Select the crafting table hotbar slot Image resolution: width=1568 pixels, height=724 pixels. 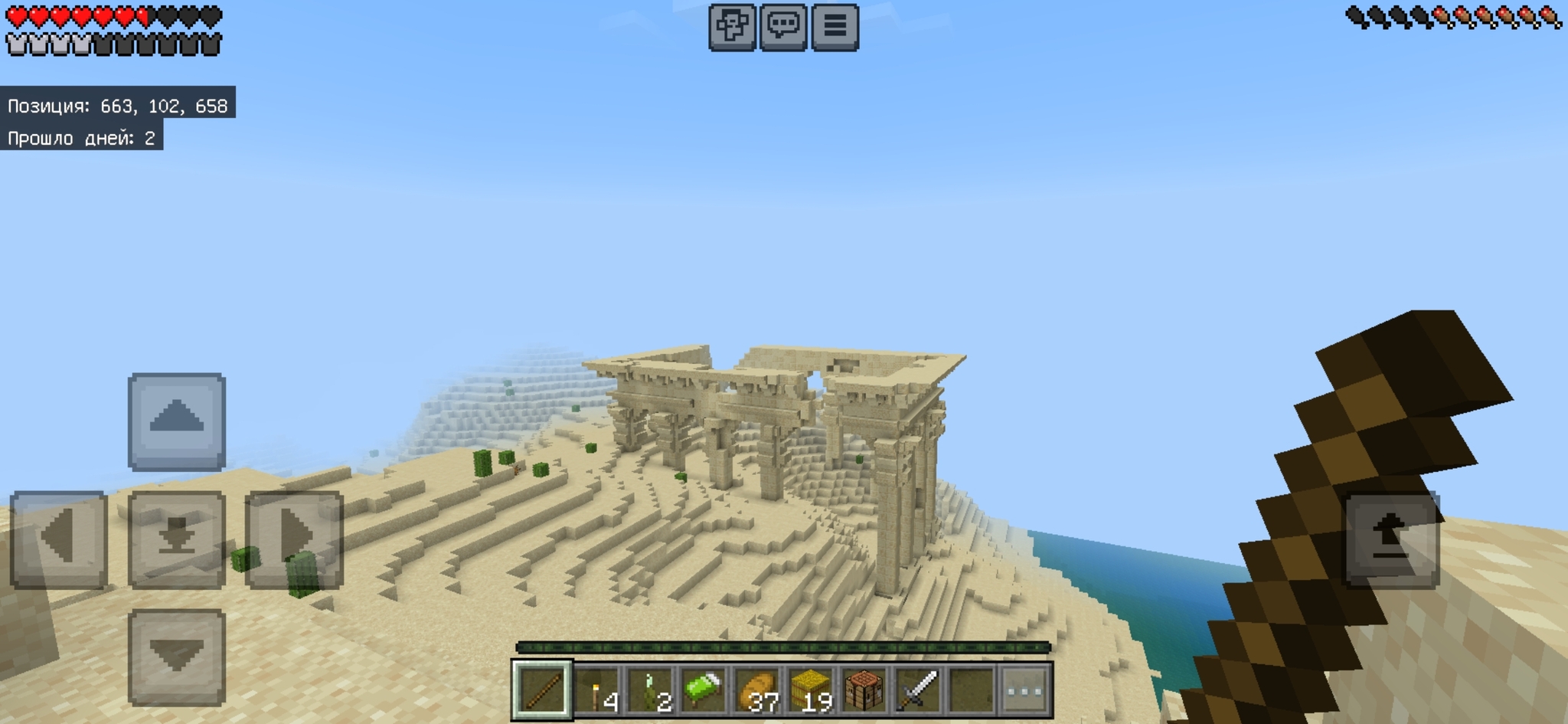pyautogui.click(x=864, y=690)
